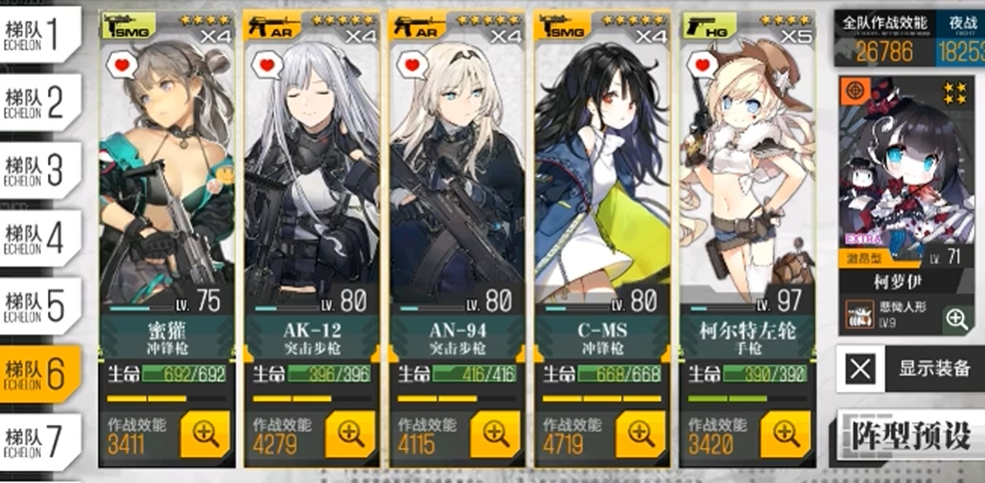Screen dimensions: 985x483
Task: Inspect AK-12 with the magnifier button
Action: (x=350, y=433)
